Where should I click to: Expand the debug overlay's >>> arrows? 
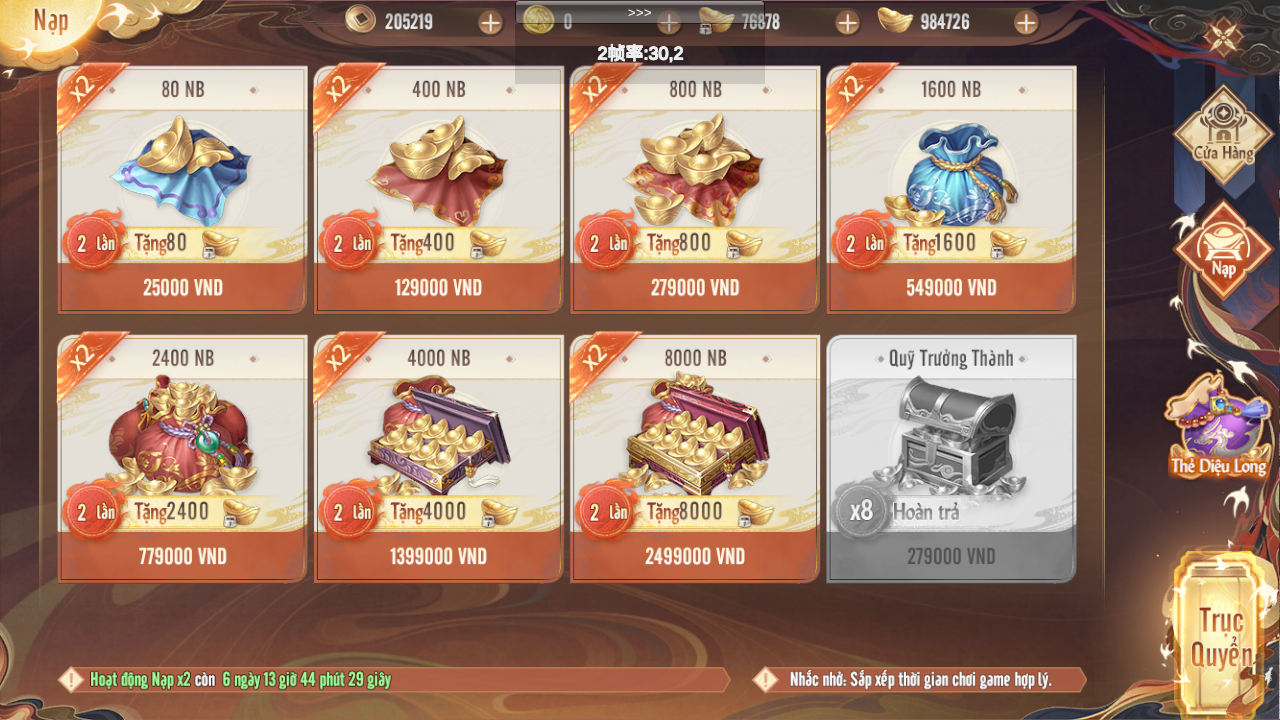pos(639,13)
